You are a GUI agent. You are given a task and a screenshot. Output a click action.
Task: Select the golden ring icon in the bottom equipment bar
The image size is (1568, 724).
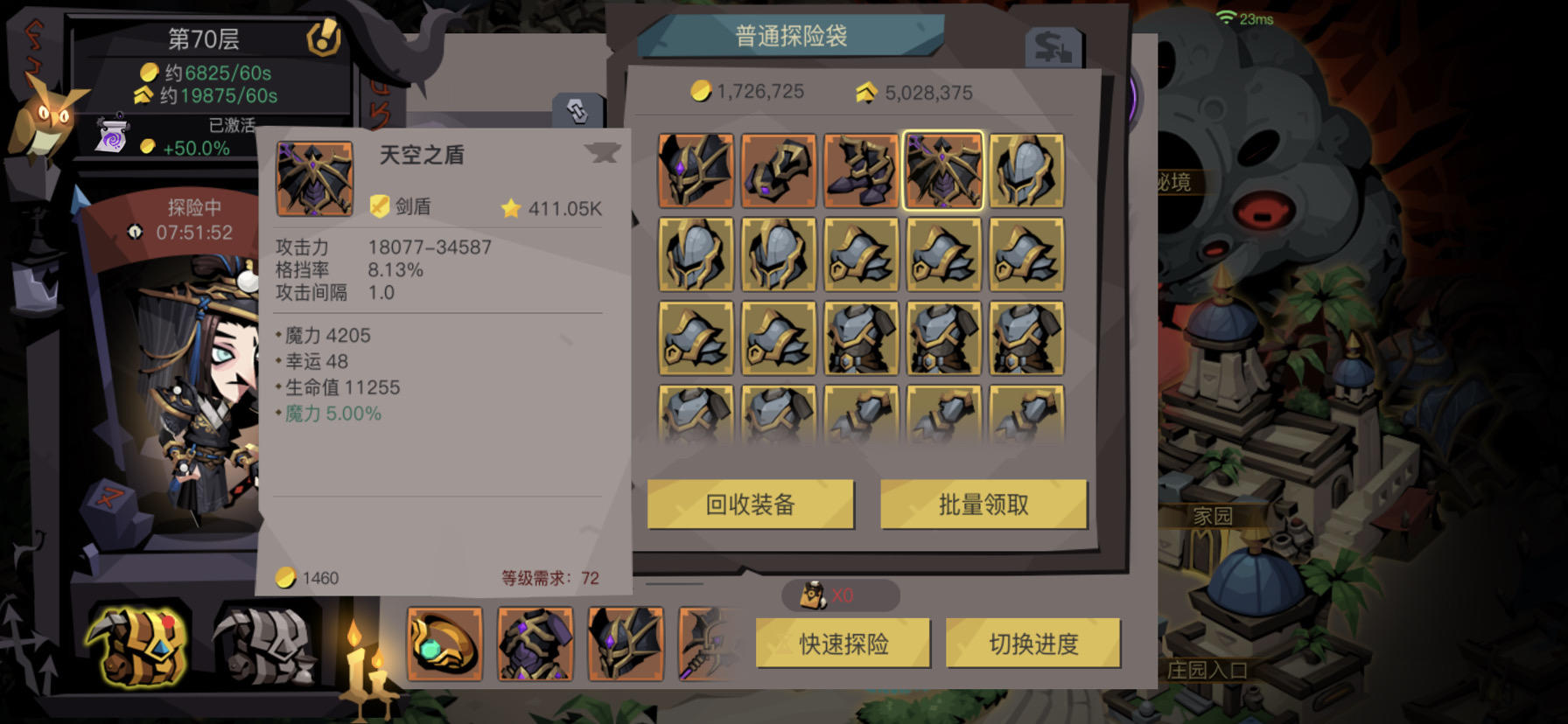(x=446, y=644)
